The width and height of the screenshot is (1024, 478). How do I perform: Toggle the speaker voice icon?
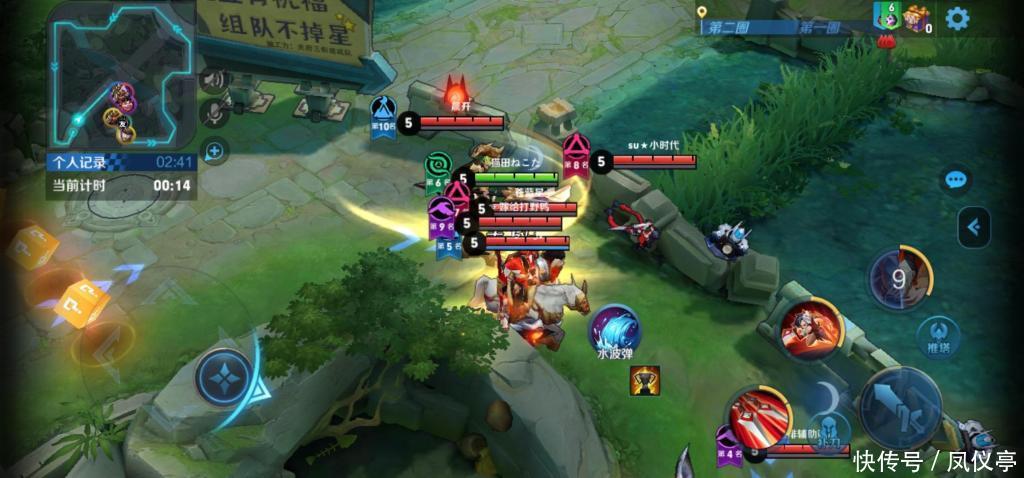point(213,80)
